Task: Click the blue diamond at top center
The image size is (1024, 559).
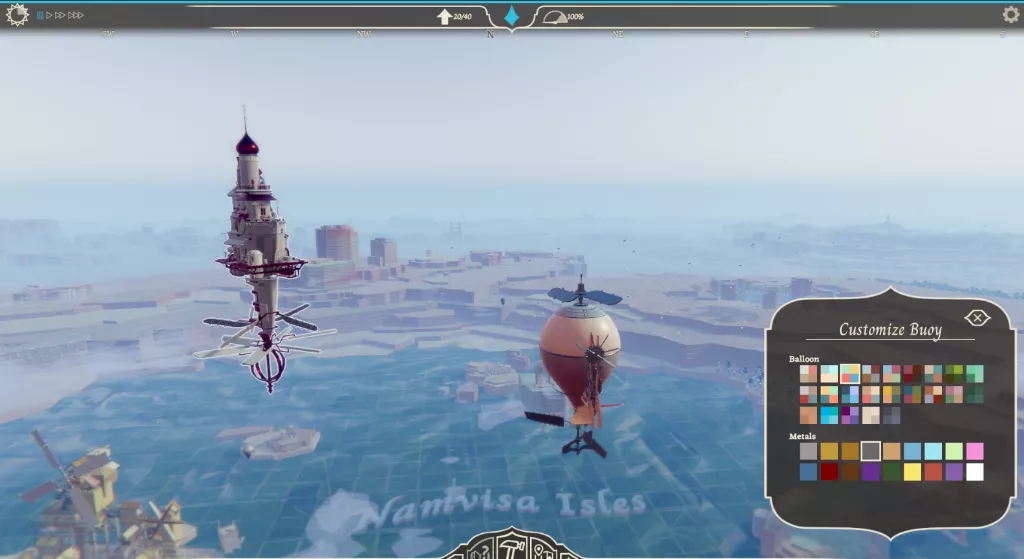Action: (x=511, y=16)
